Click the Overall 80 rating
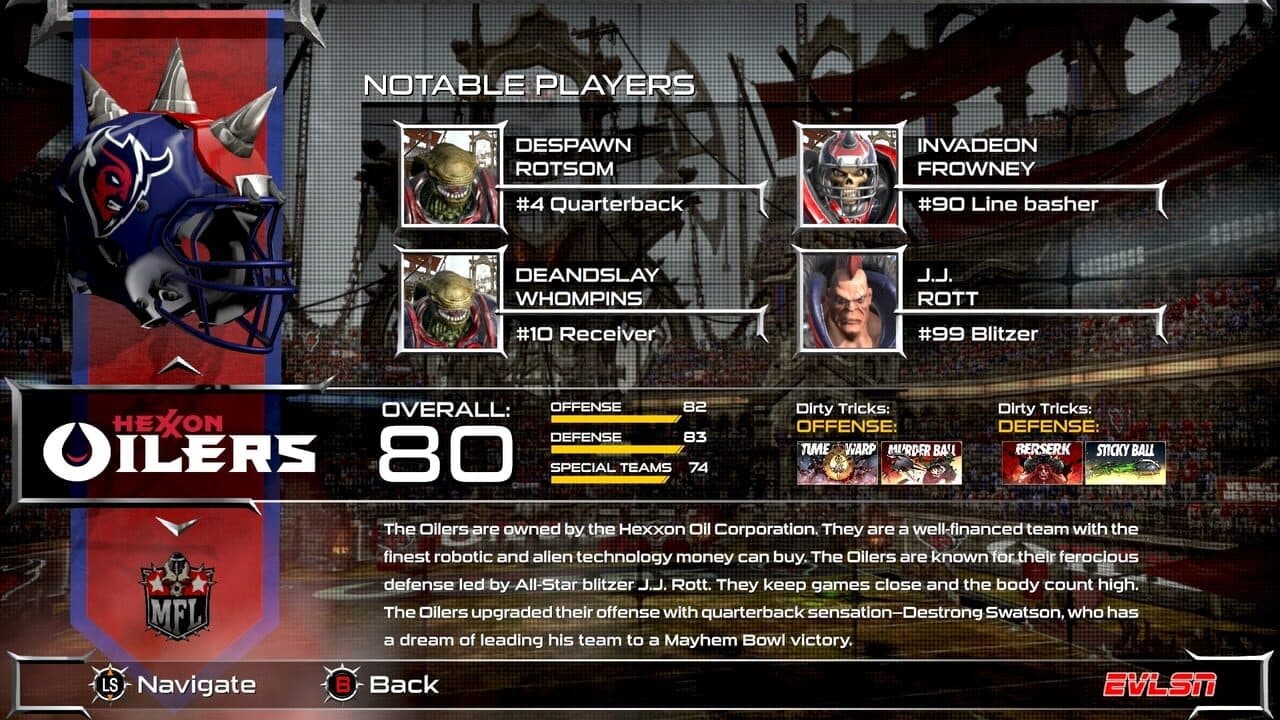 pyautogui.click(x=449, y=455)
